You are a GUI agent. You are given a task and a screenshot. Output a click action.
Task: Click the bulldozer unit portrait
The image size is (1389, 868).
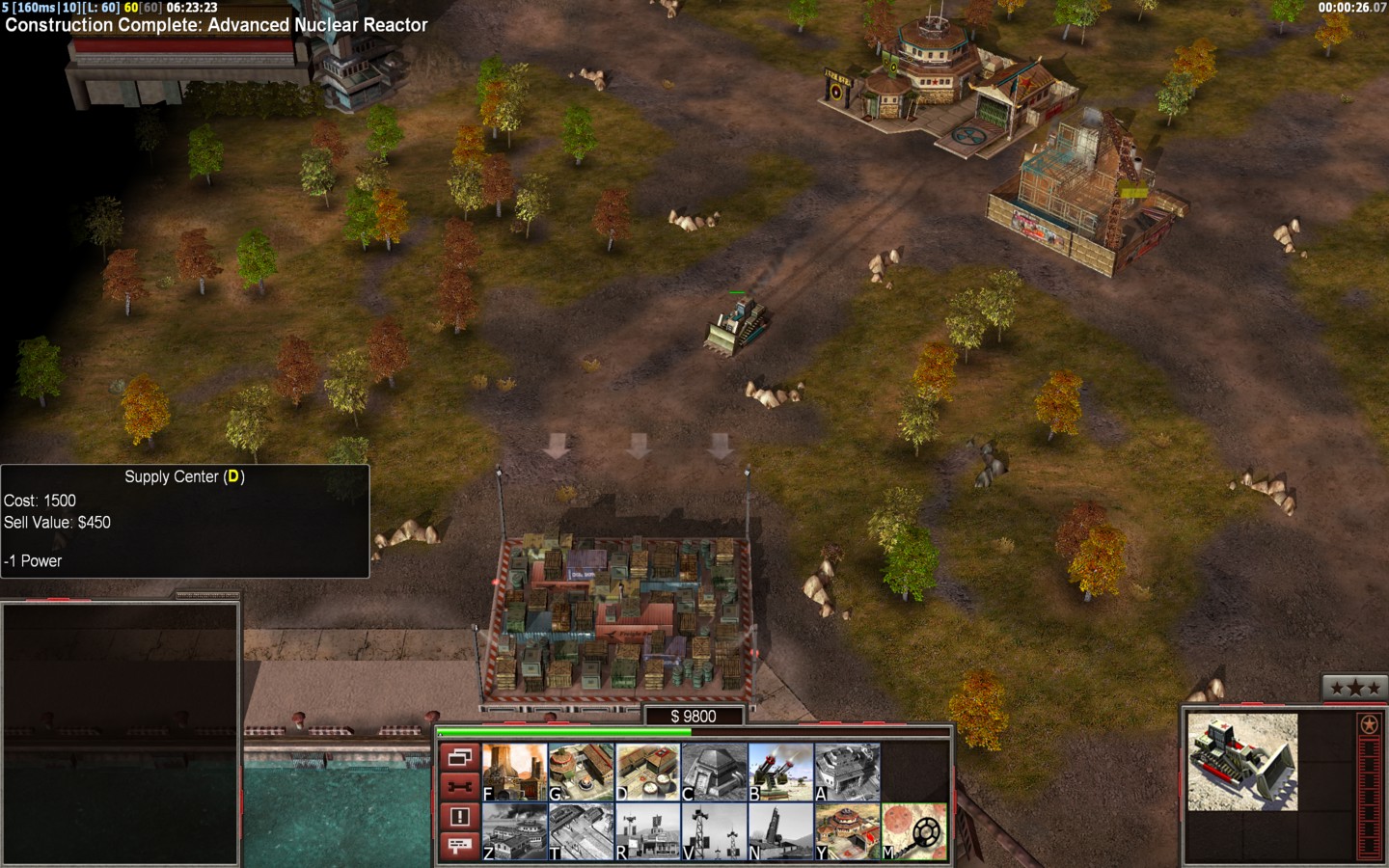coord(1242,762)
